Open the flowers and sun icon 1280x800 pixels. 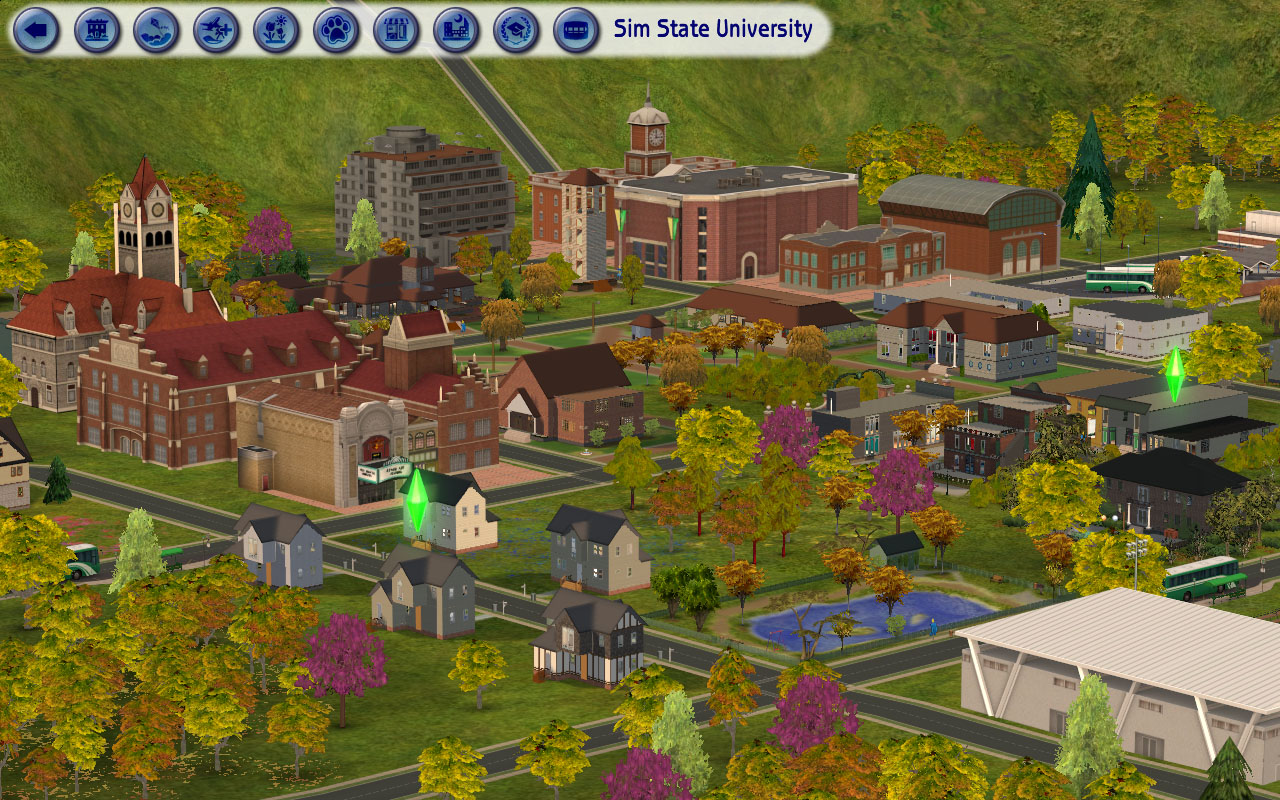tap(277, 30)
